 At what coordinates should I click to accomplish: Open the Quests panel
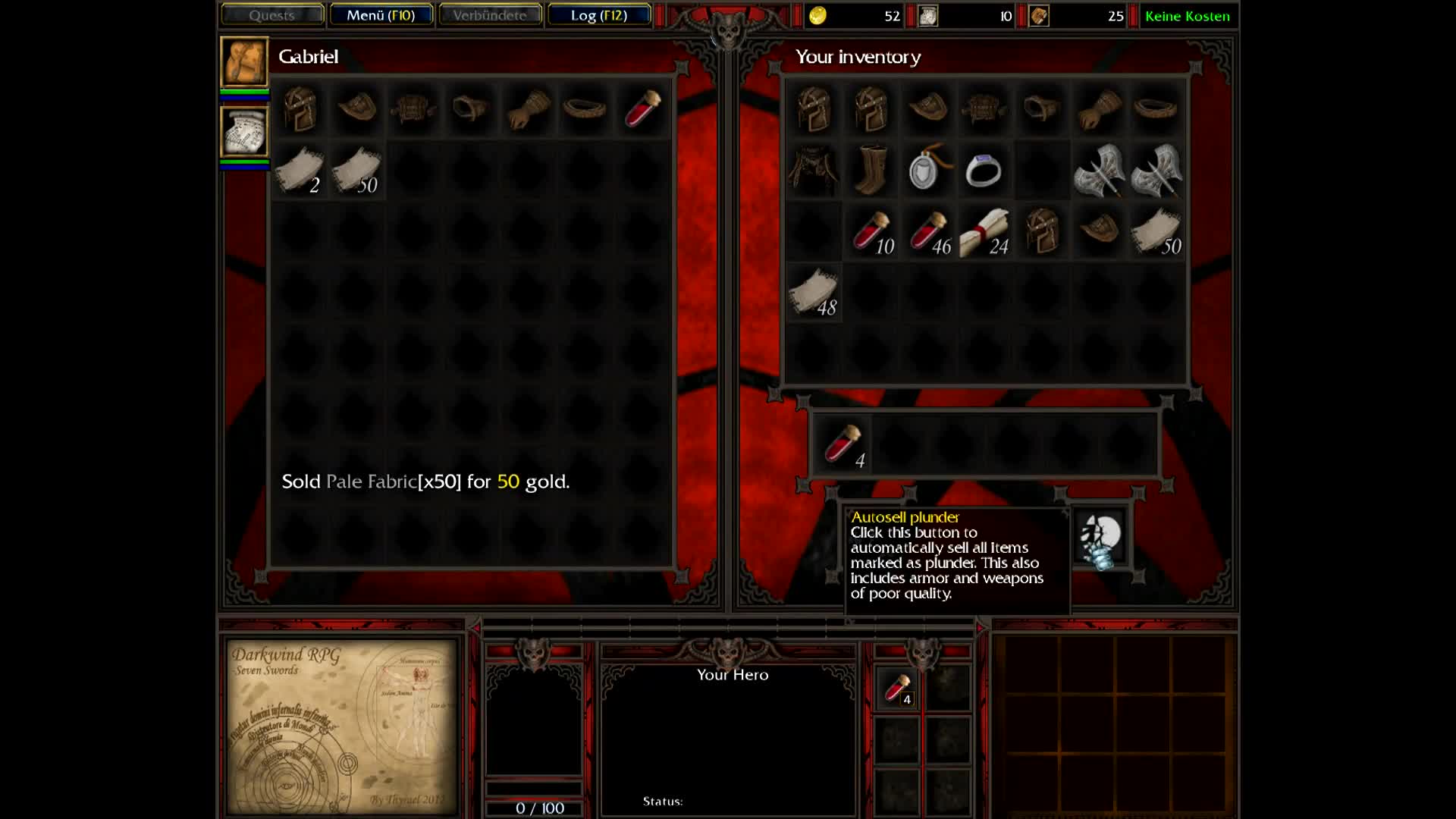click(x=271, y=15)
